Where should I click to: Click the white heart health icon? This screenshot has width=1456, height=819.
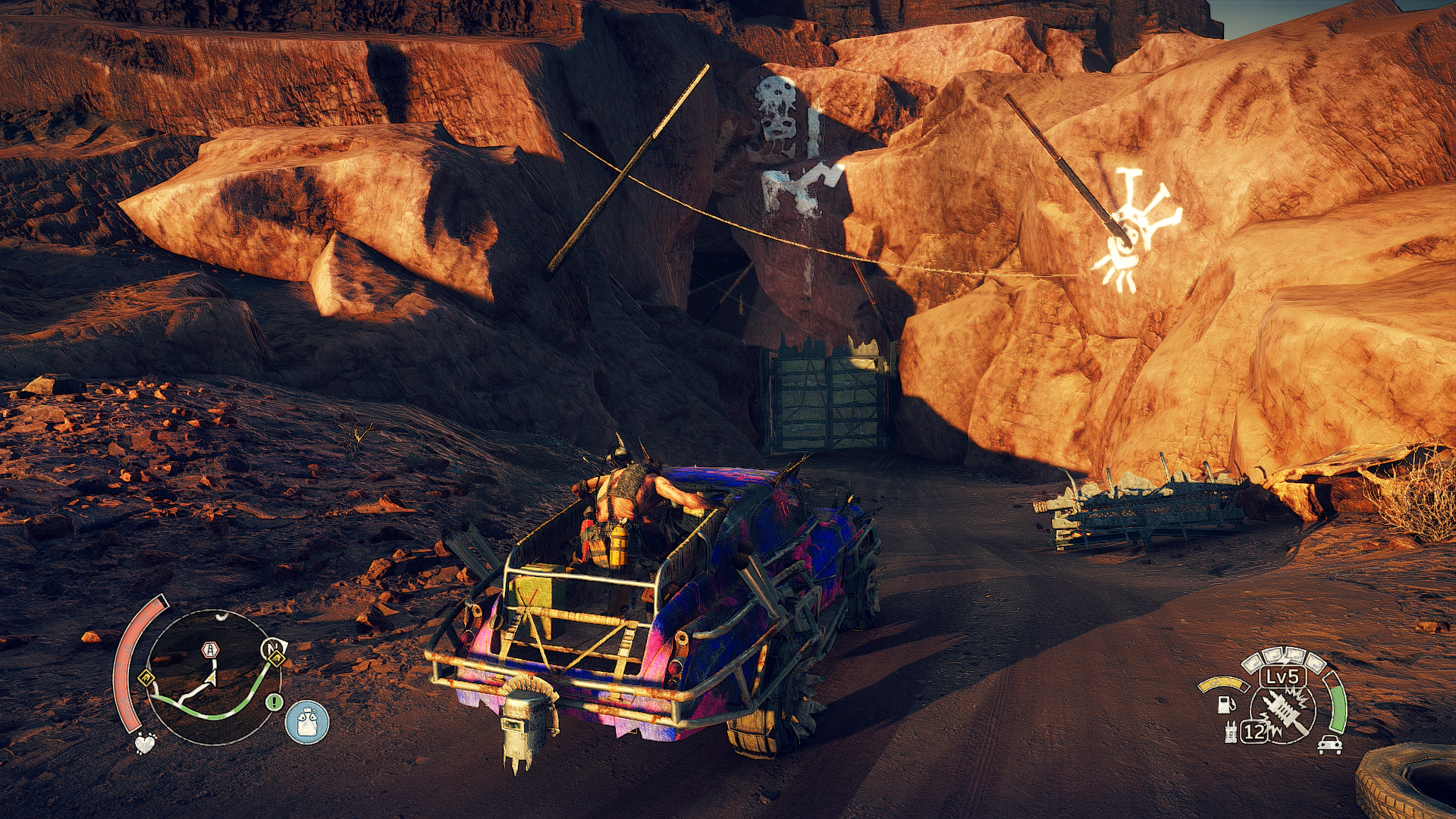point(145,742)
